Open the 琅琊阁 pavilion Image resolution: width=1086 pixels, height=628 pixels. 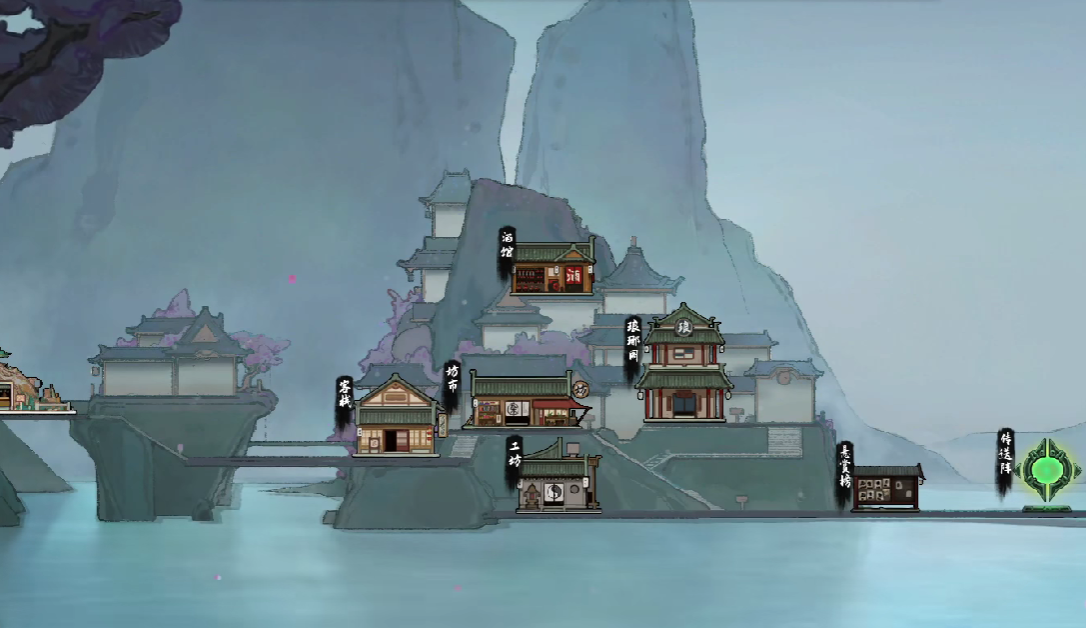pyautogui.click(x=685, y=368)
